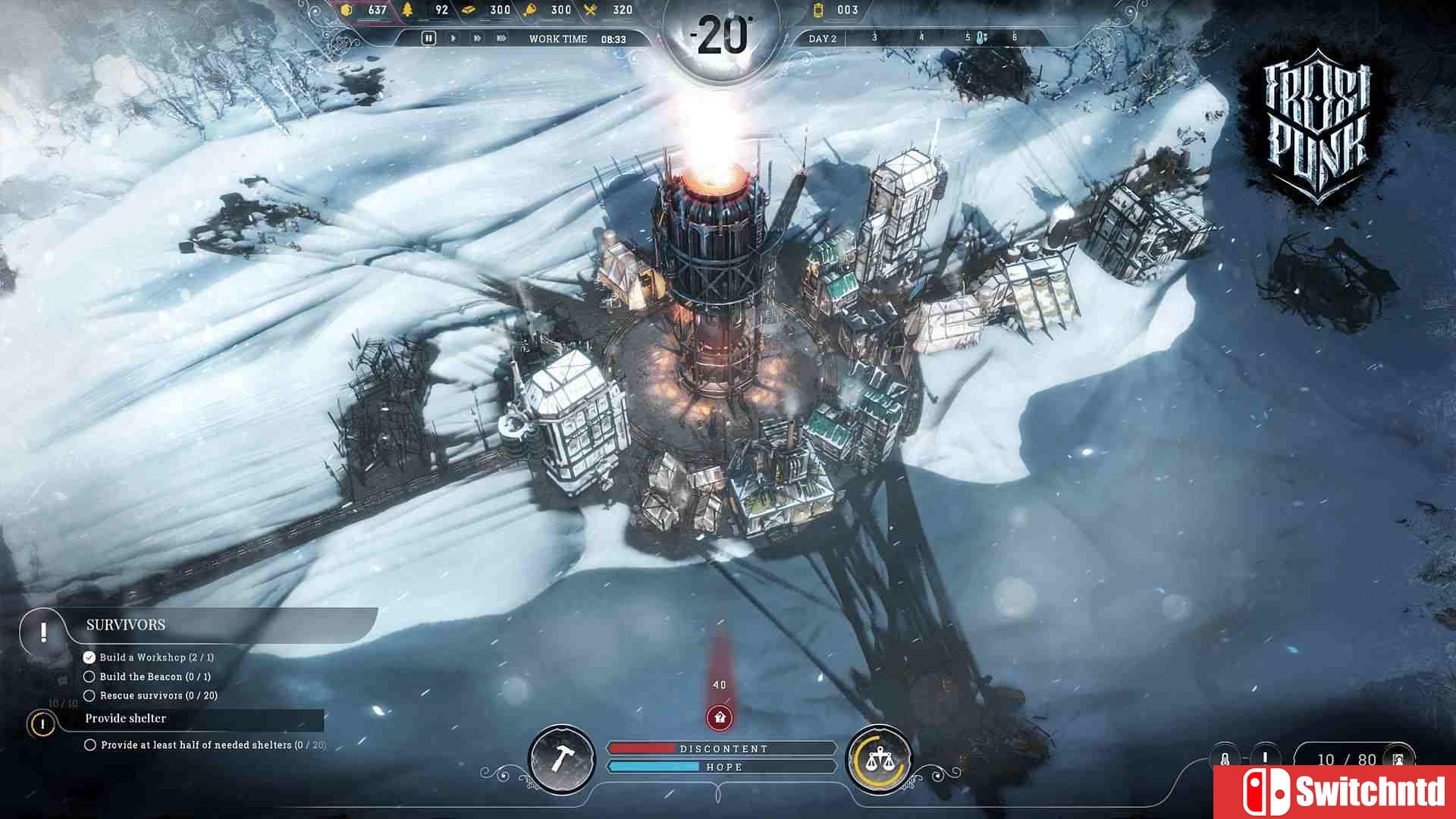Image resolution: width=1456 pixels, height=819 pixels.
Task: Select the coal resource icon
Action: pos(345,10)
